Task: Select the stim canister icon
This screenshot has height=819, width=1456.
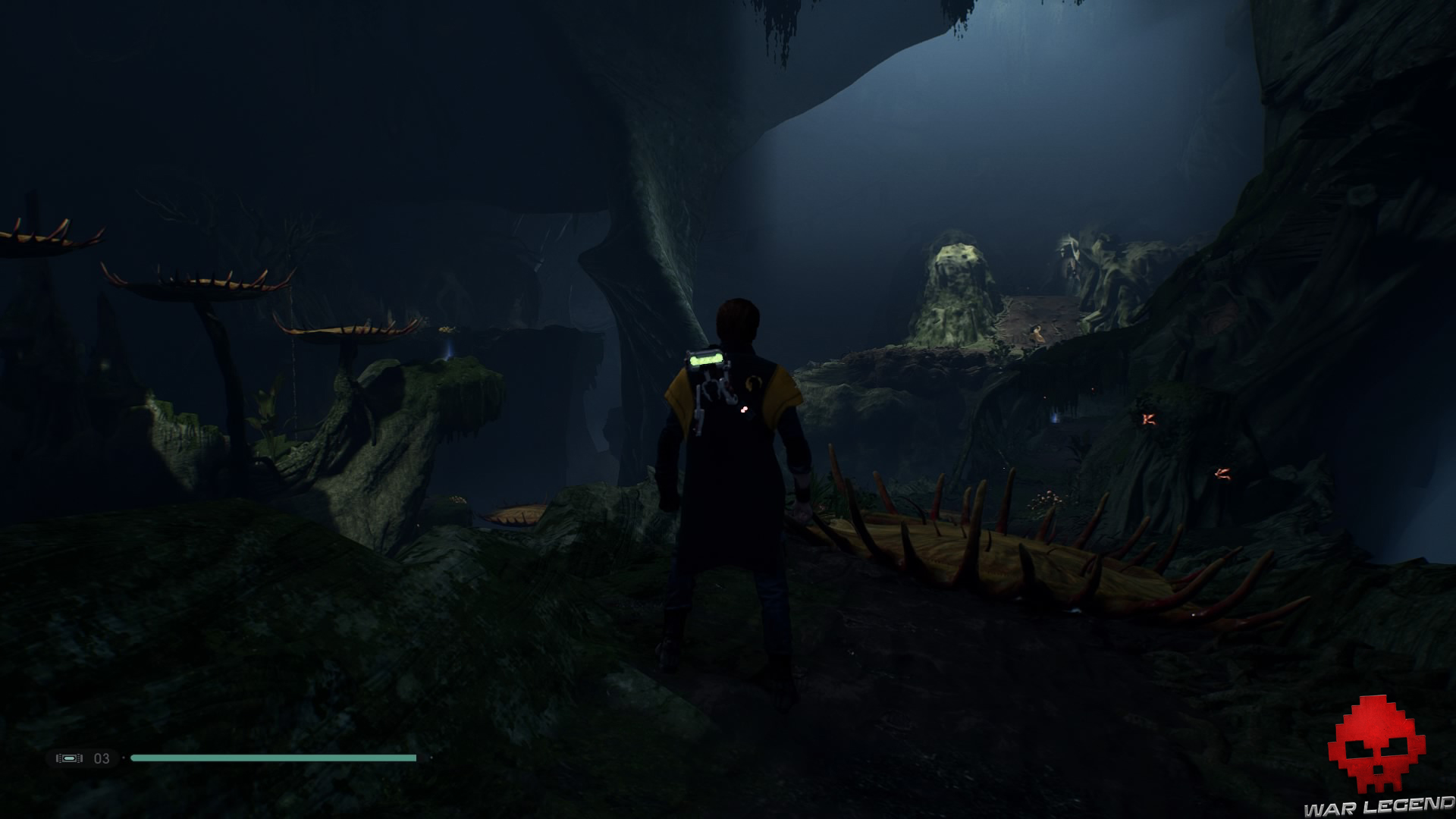Action: 69,758
